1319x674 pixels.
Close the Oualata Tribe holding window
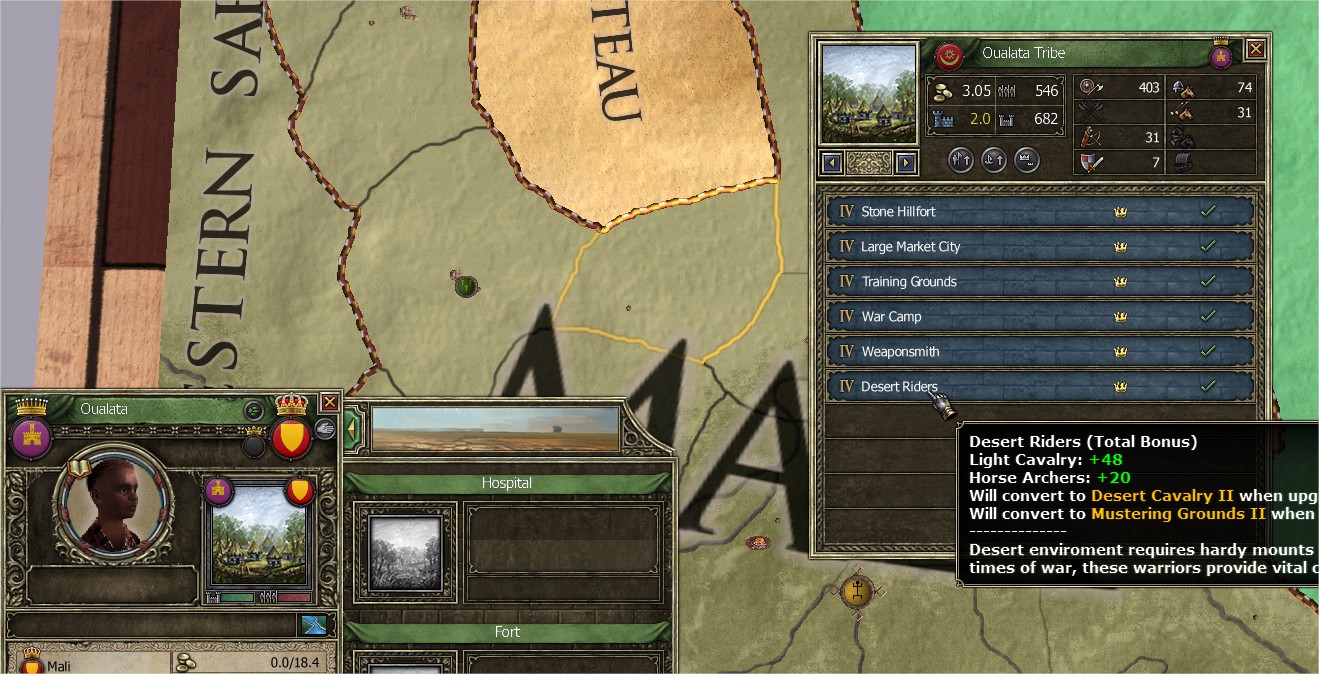(1256, 48)
